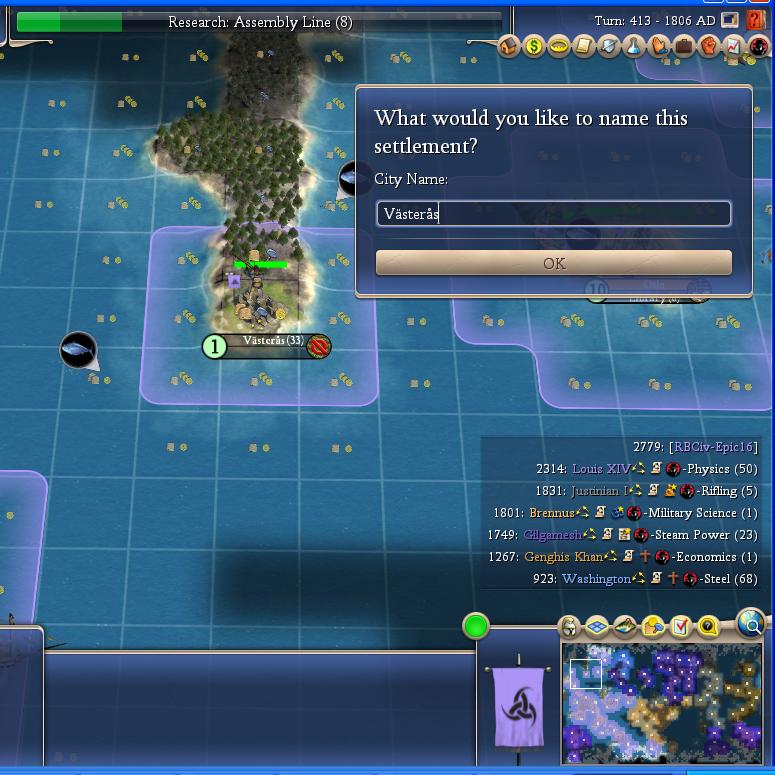This screenshot has width=775, height=775.
Task: Click the City Name text field
Action: pos(553,213)
